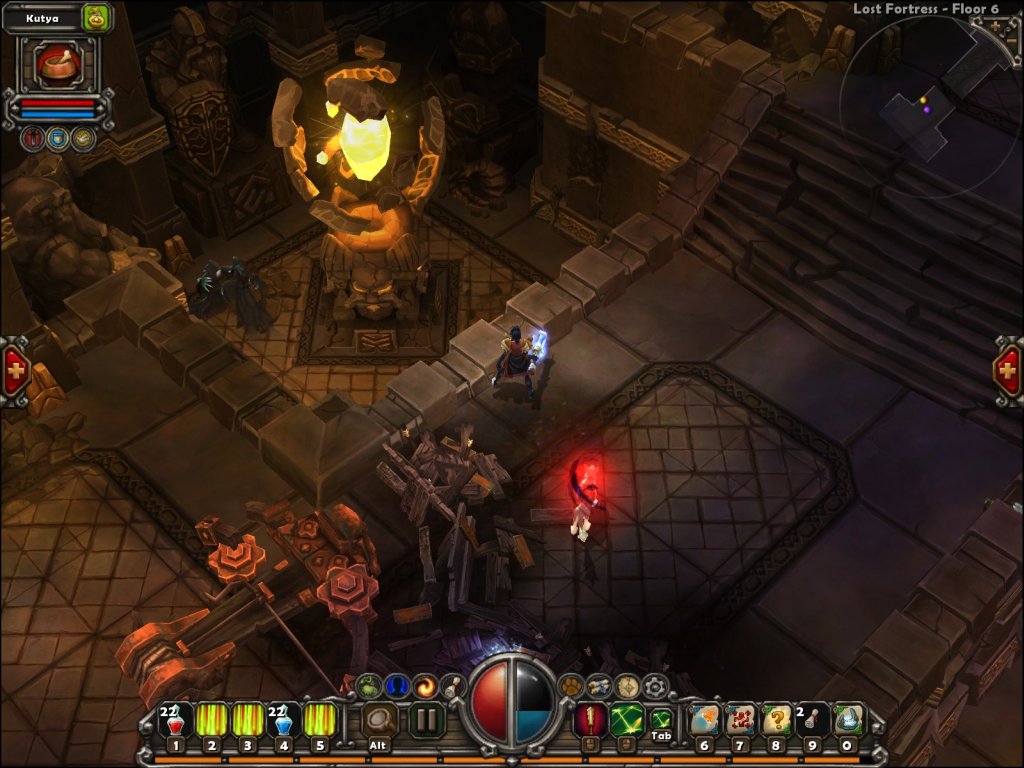Click the pet food bowl portrait
The height and width of the screenshot is (768, 1024).
57,64
